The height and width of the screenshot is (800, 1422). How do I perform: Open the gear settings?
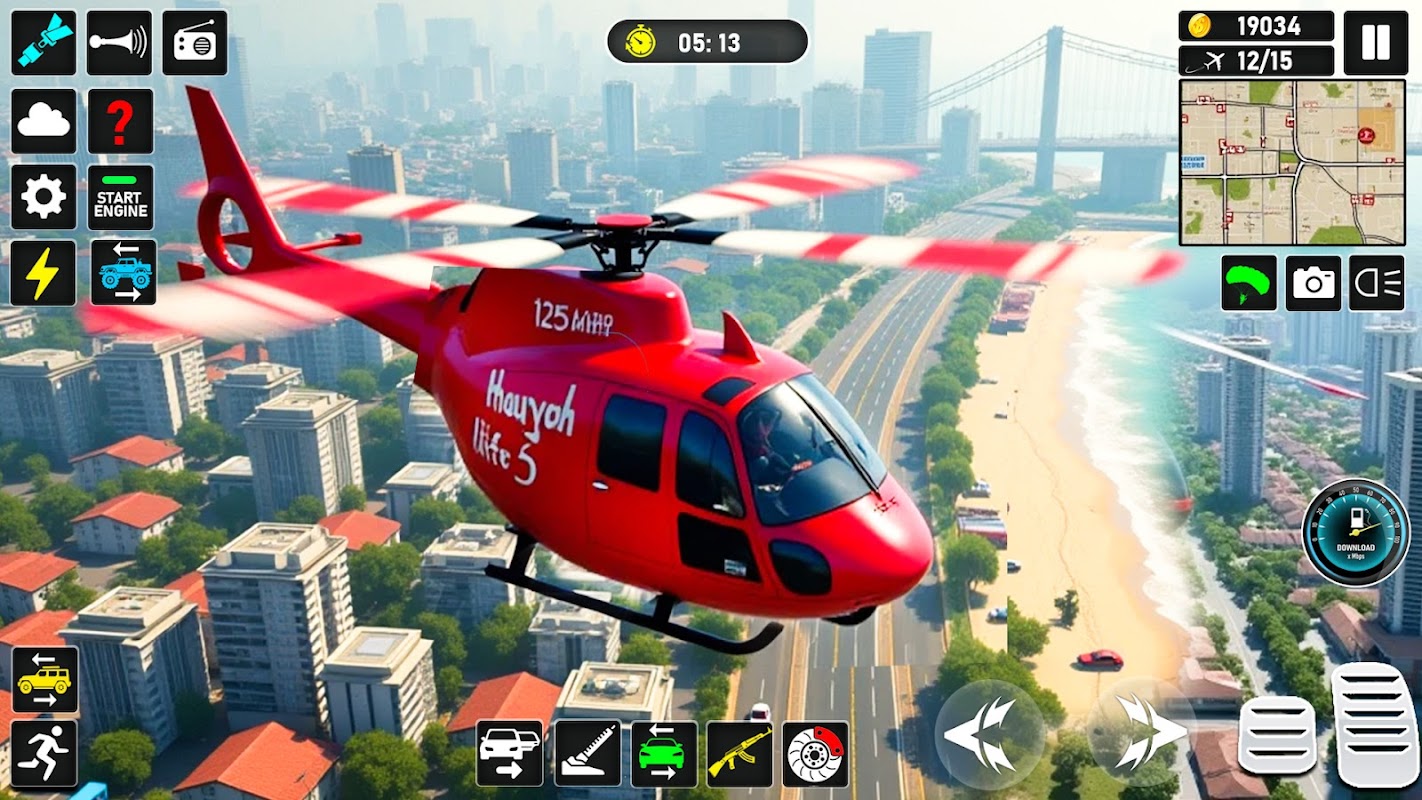click(43, 197)
